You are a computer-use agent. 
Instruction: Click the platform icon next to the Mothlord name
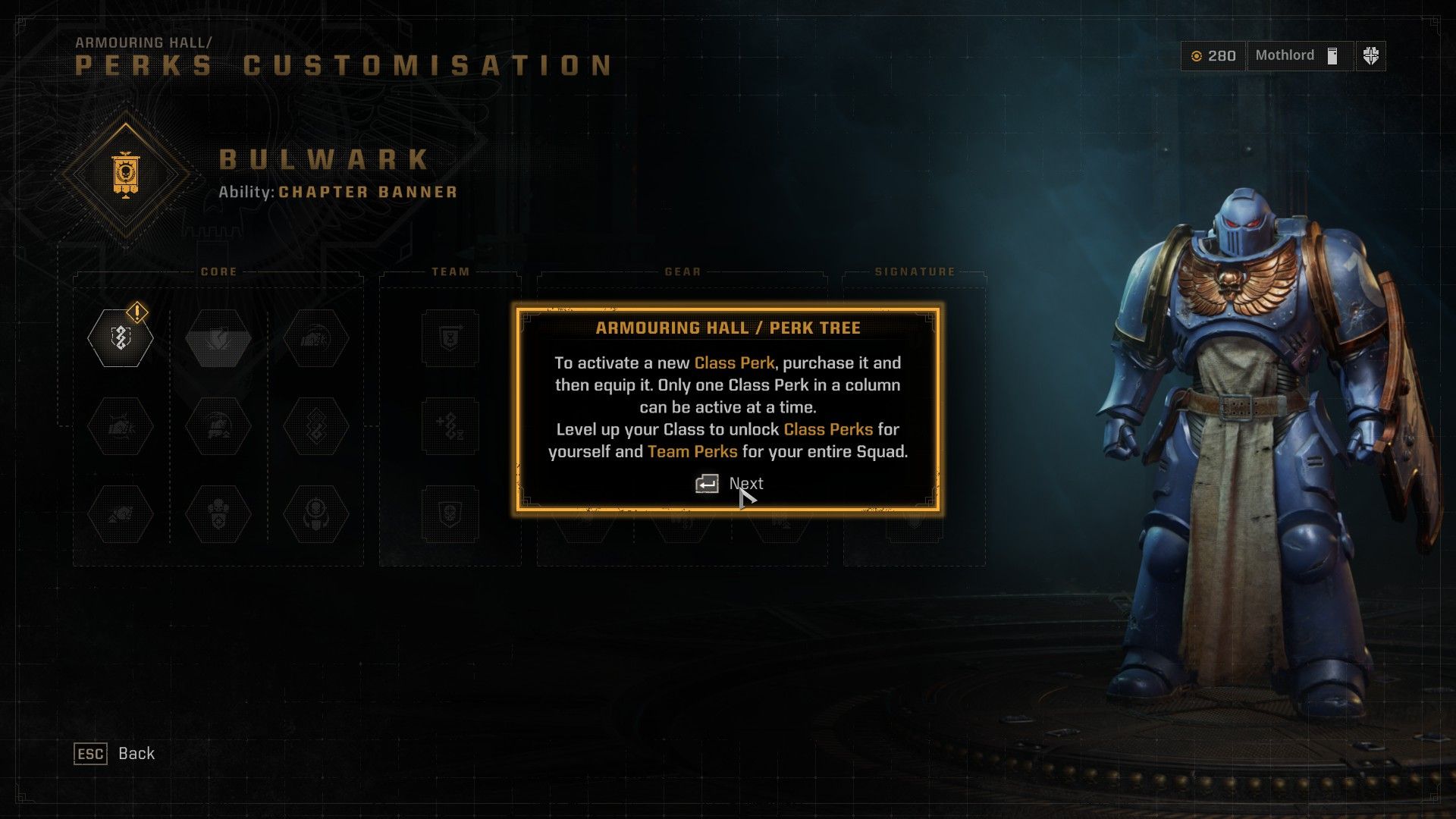pos(1332,55)
